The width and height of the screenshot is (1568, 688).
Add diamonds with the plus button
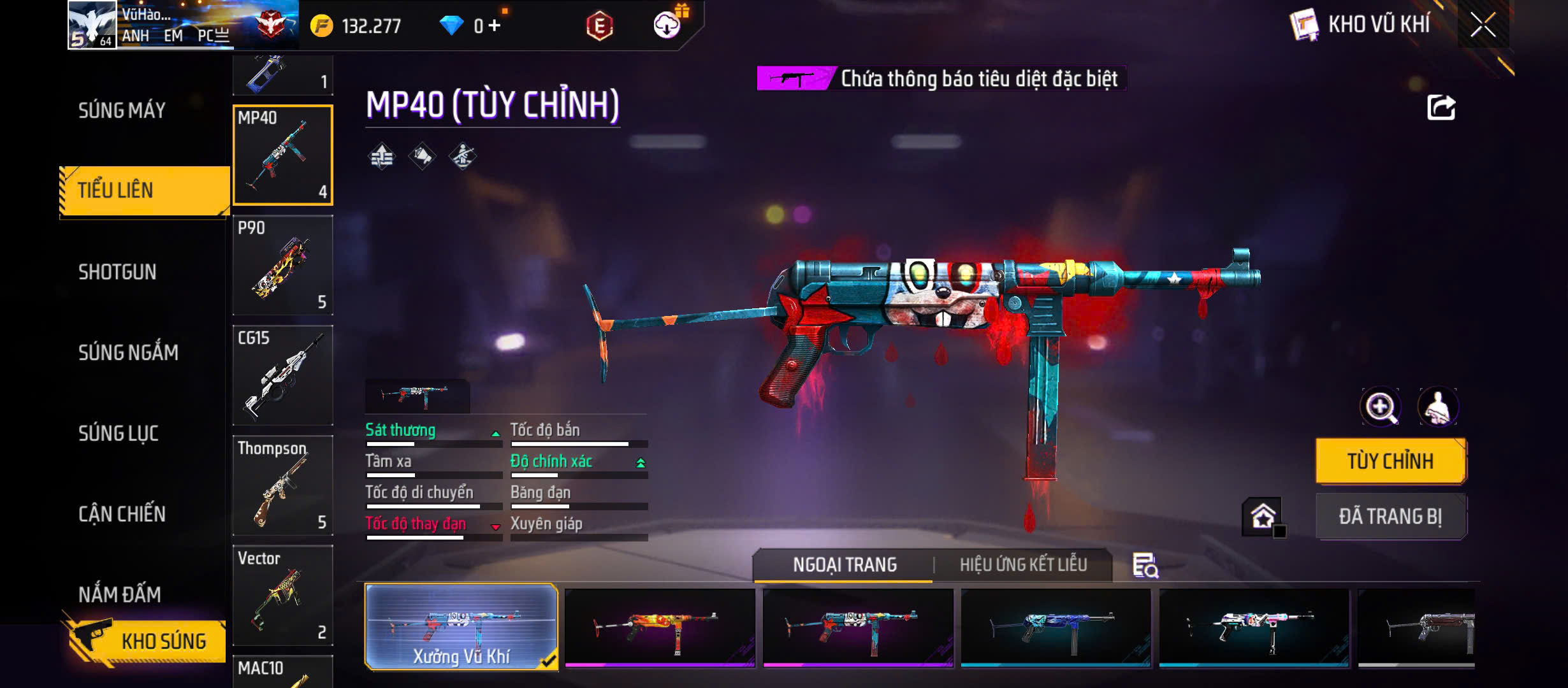click(494, 25)
